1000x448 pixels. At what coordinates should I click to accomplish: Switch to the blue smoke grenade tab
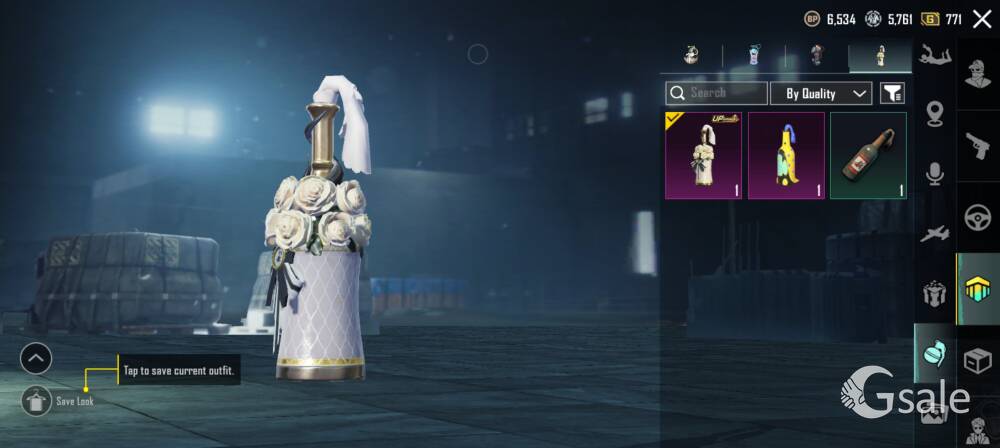point(753,56)
